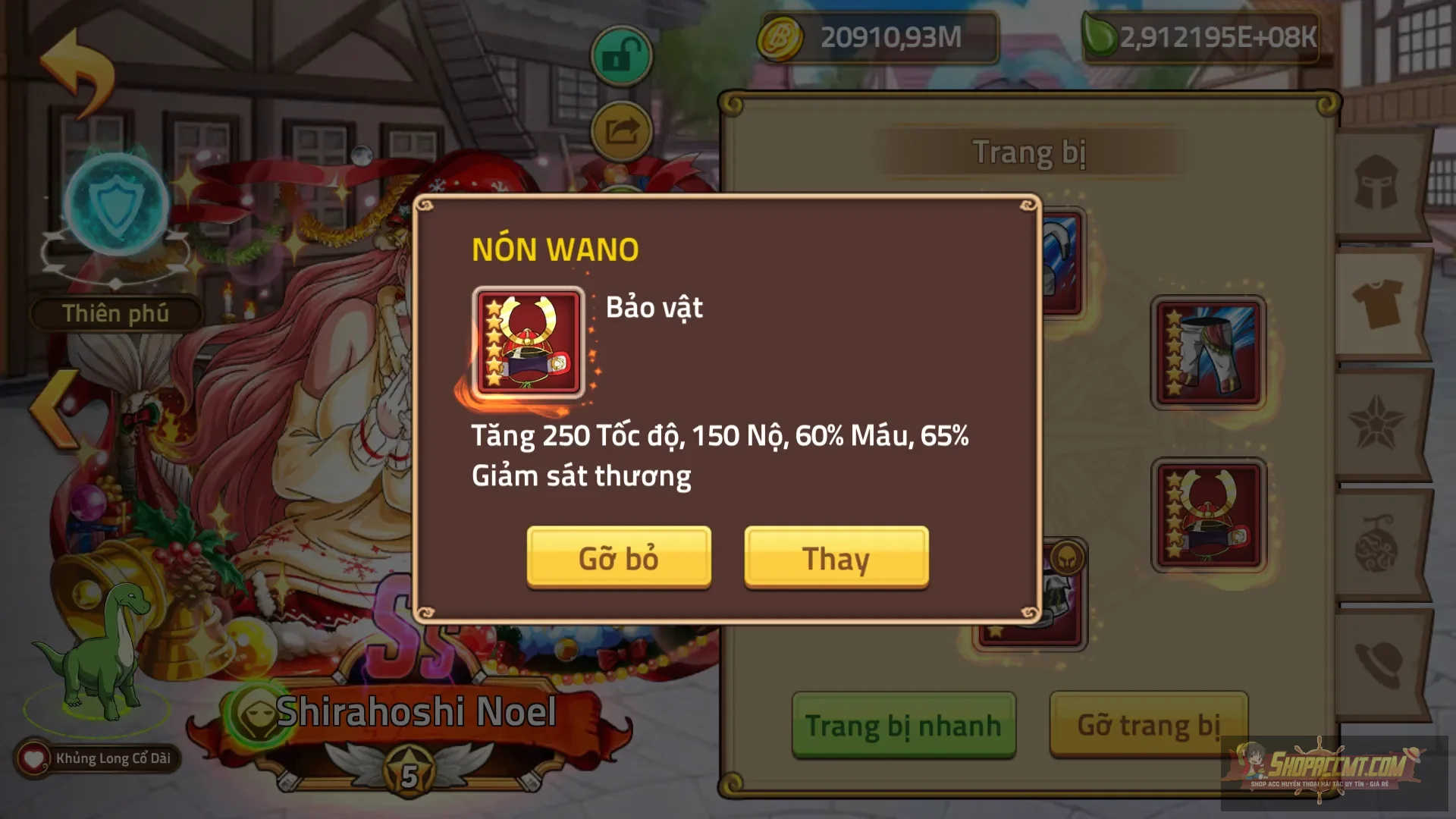Tap the Trang bị nhanh button
This screenshot has width=1456, height=819.
coord(903,725)
